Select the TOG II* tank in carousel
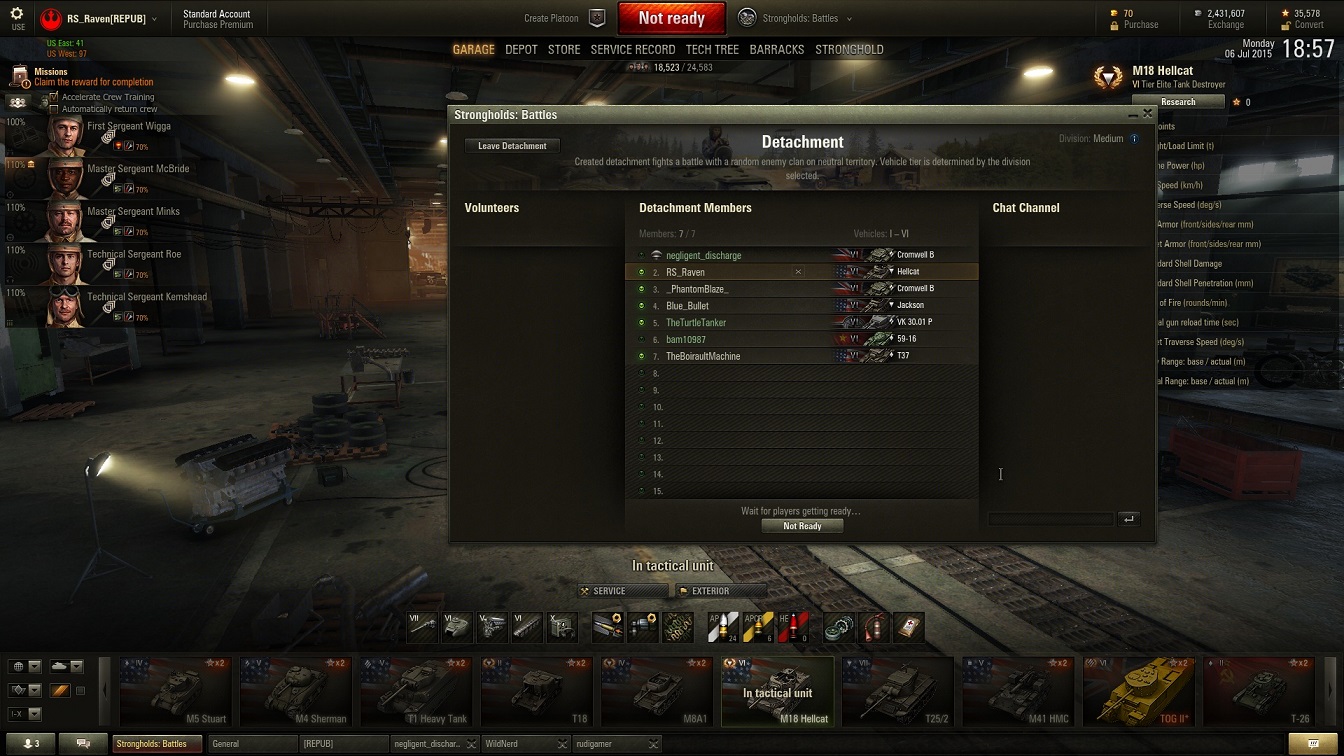This screenshot has height=756, width=1344. [x=1138, y=689]
